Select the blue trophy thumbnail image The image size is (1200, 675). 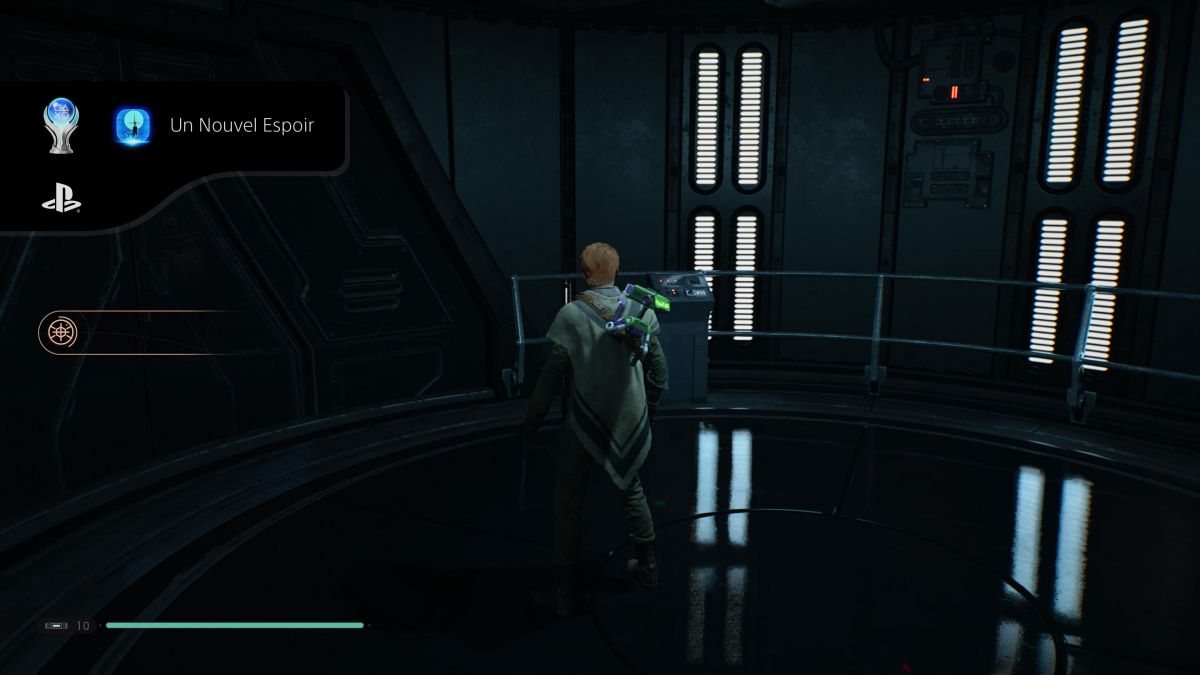point(132,126)
